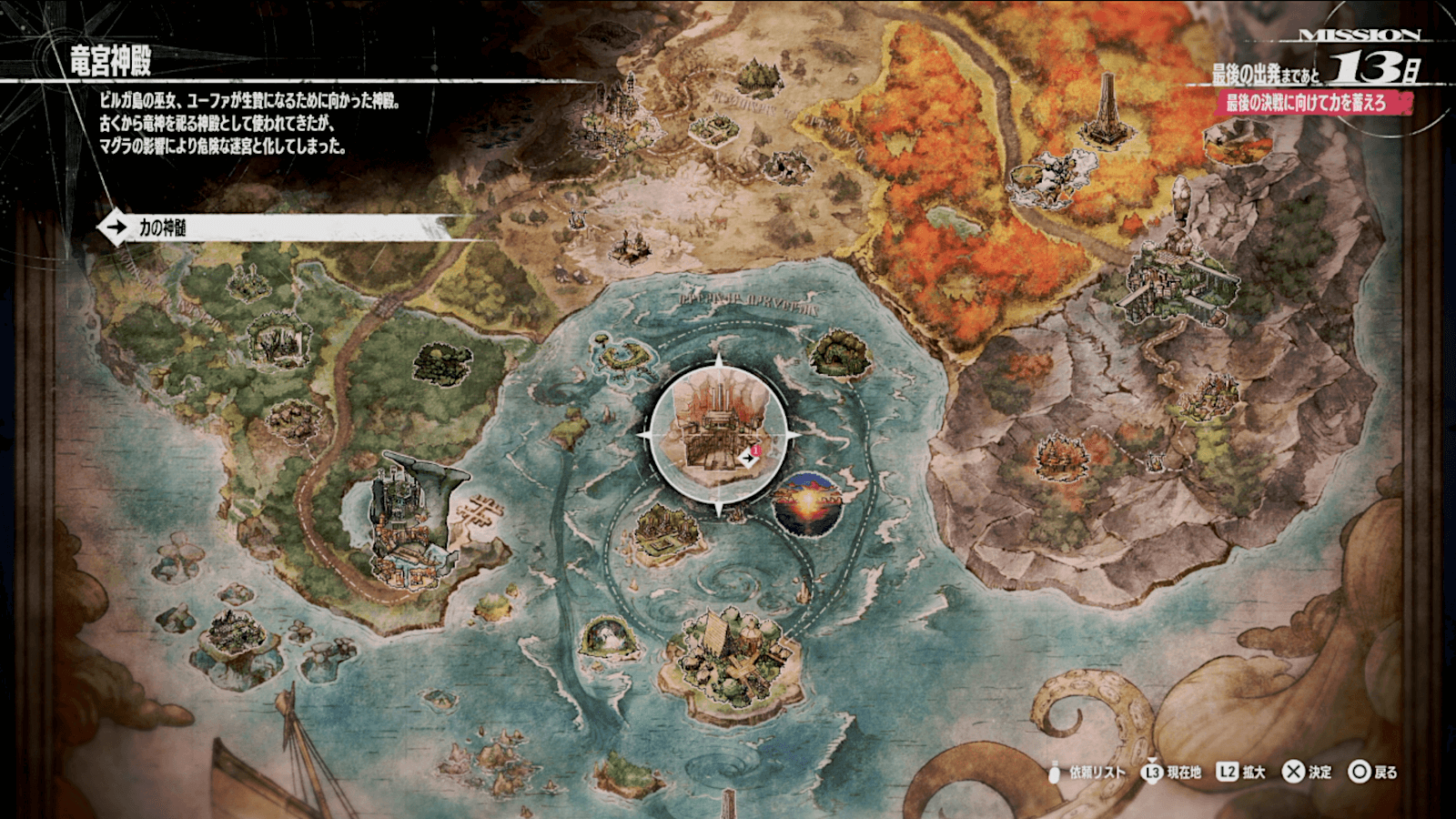Pick the red-leaf location in the rocky mountains
Image resolution: width=1456 pixels, height=819 pixels.
[1061, 454]
